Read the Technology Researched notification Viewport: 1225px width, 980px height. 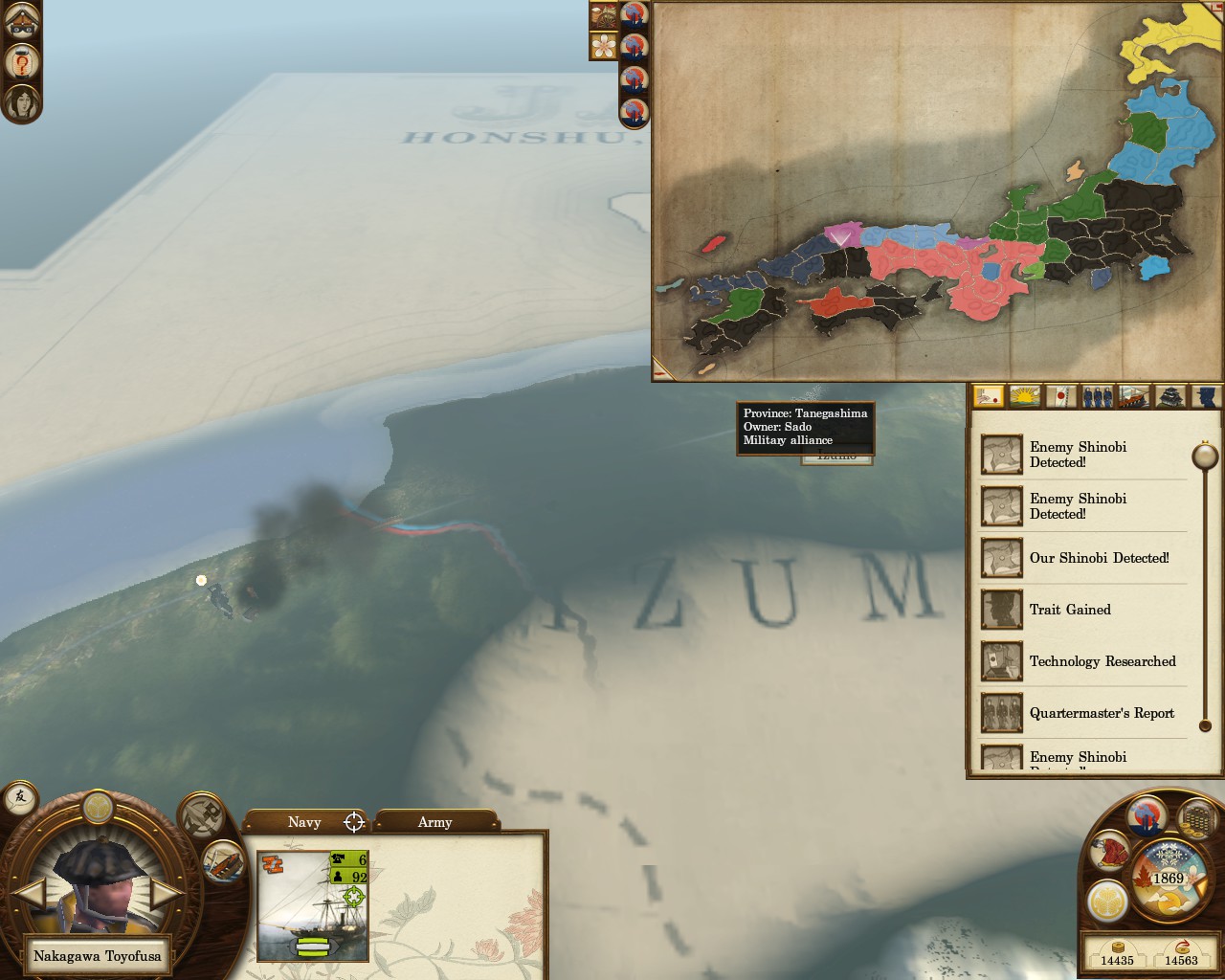[1102, 661]
